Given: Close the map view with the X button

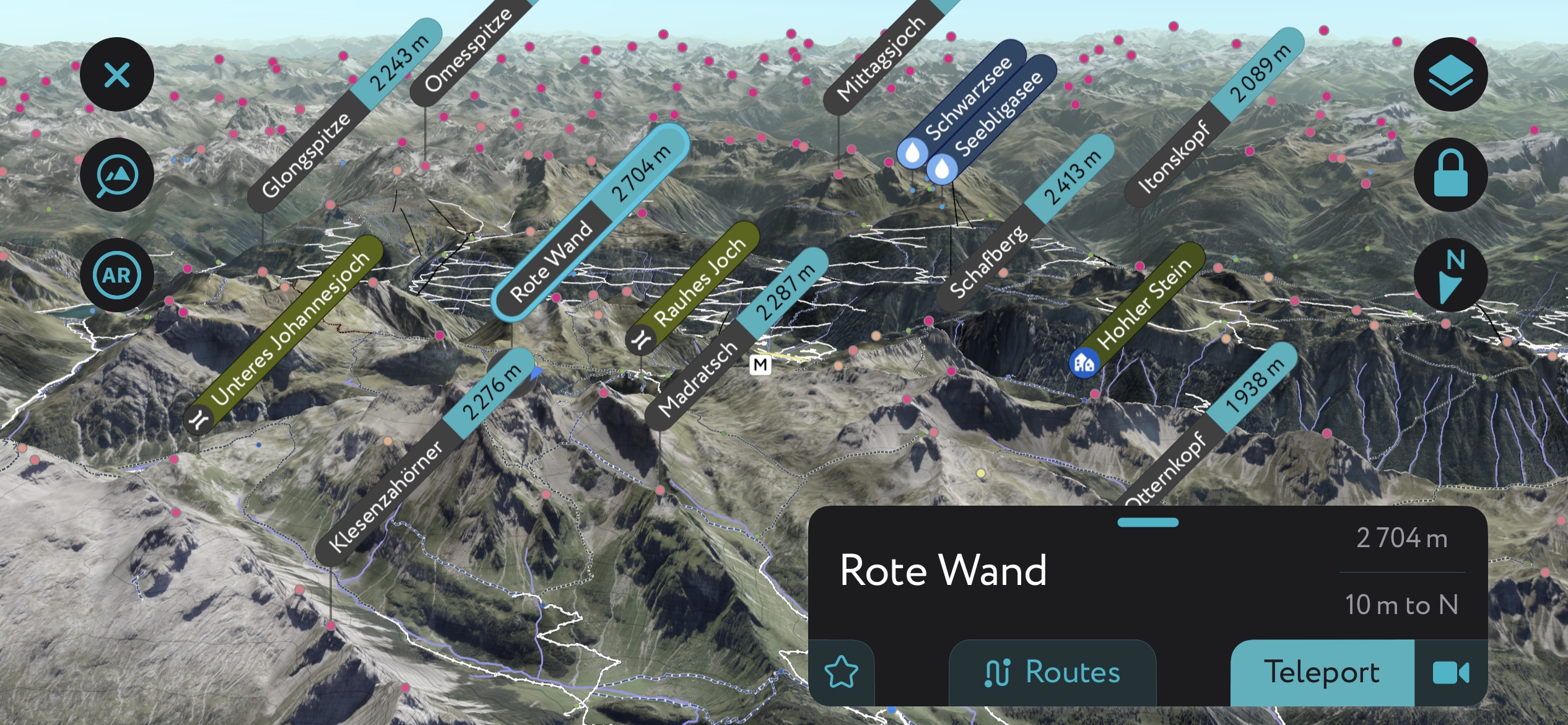Looking at the screenshot, I should 116,75.
